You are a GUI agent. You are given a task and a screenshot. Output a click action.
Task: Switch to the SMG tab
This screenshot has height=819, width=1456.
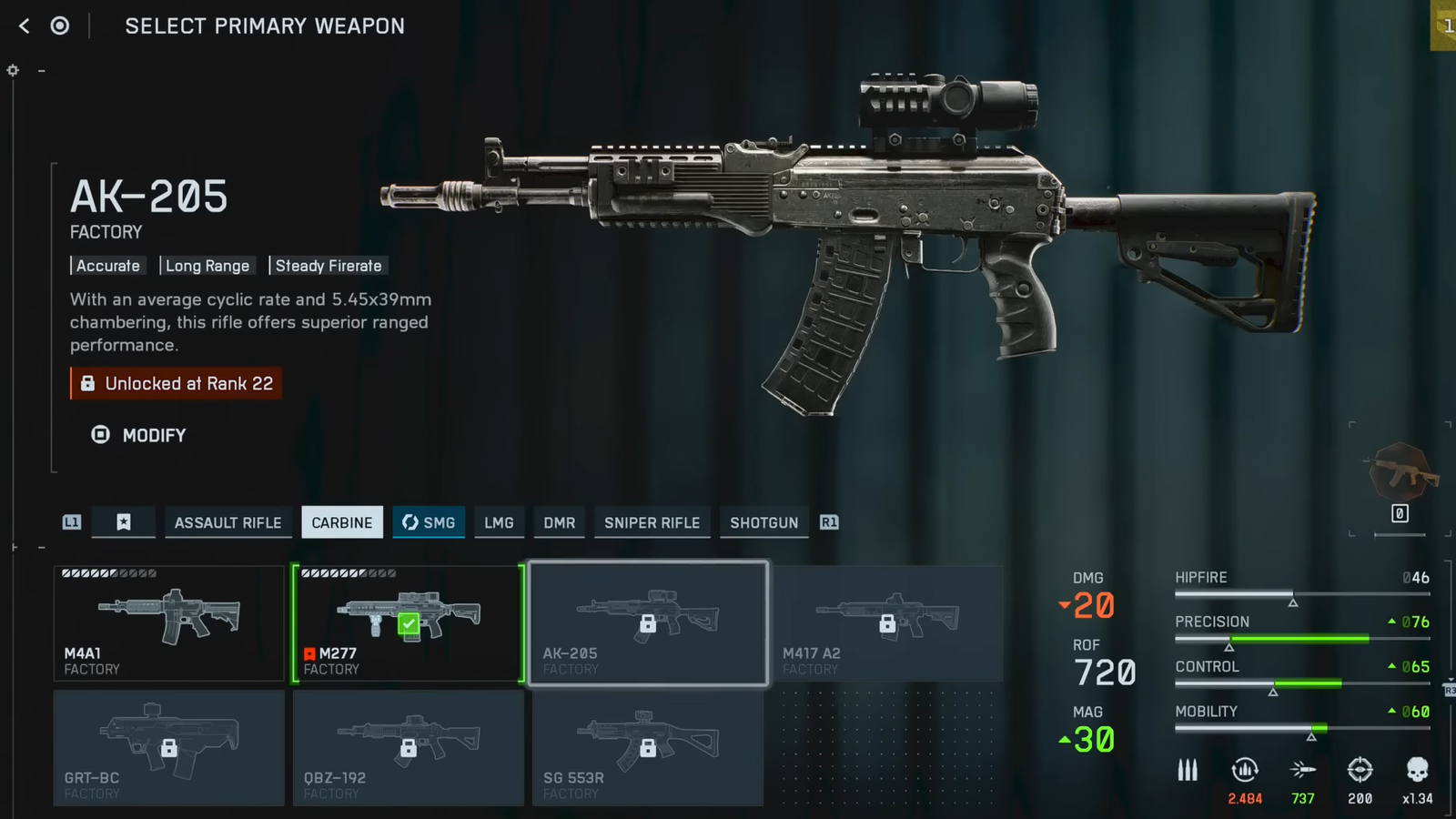(x=429, y=522)
